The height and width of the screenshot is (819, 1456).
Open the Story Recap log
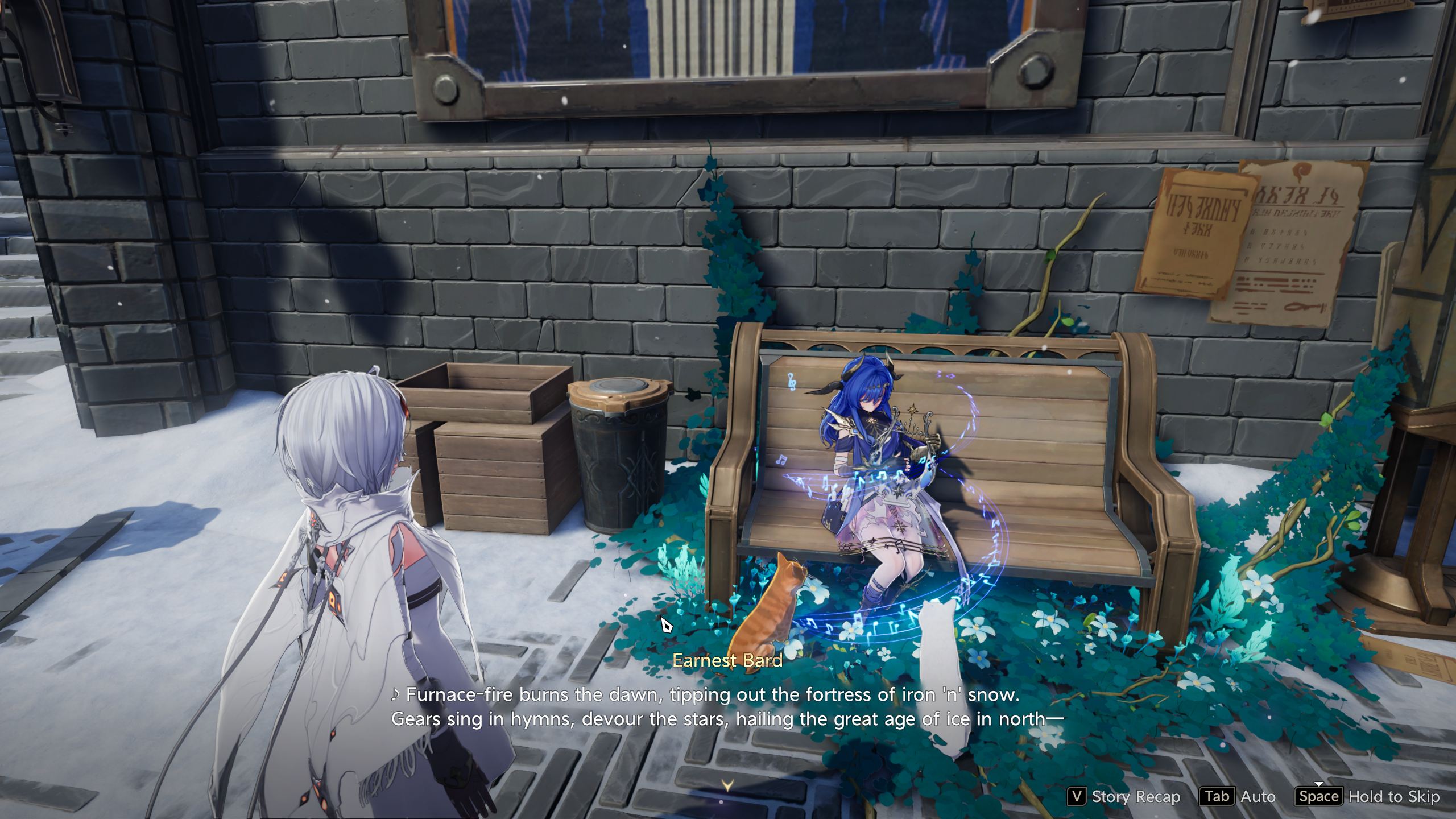pyautogui.click(x=1123, y=797)
